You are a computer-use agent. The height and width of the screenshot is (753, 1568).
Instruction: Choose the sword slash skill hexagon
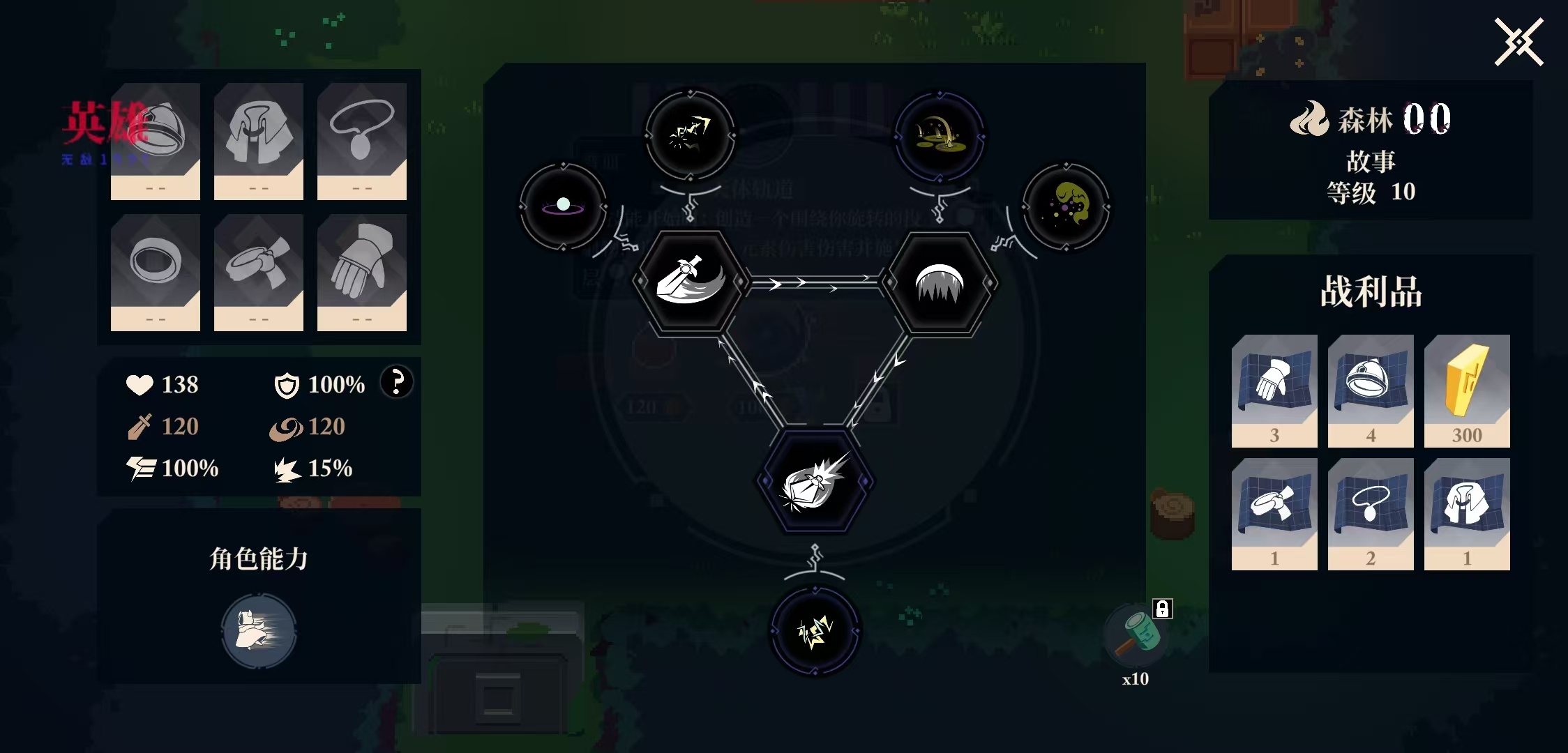point(690,282)
